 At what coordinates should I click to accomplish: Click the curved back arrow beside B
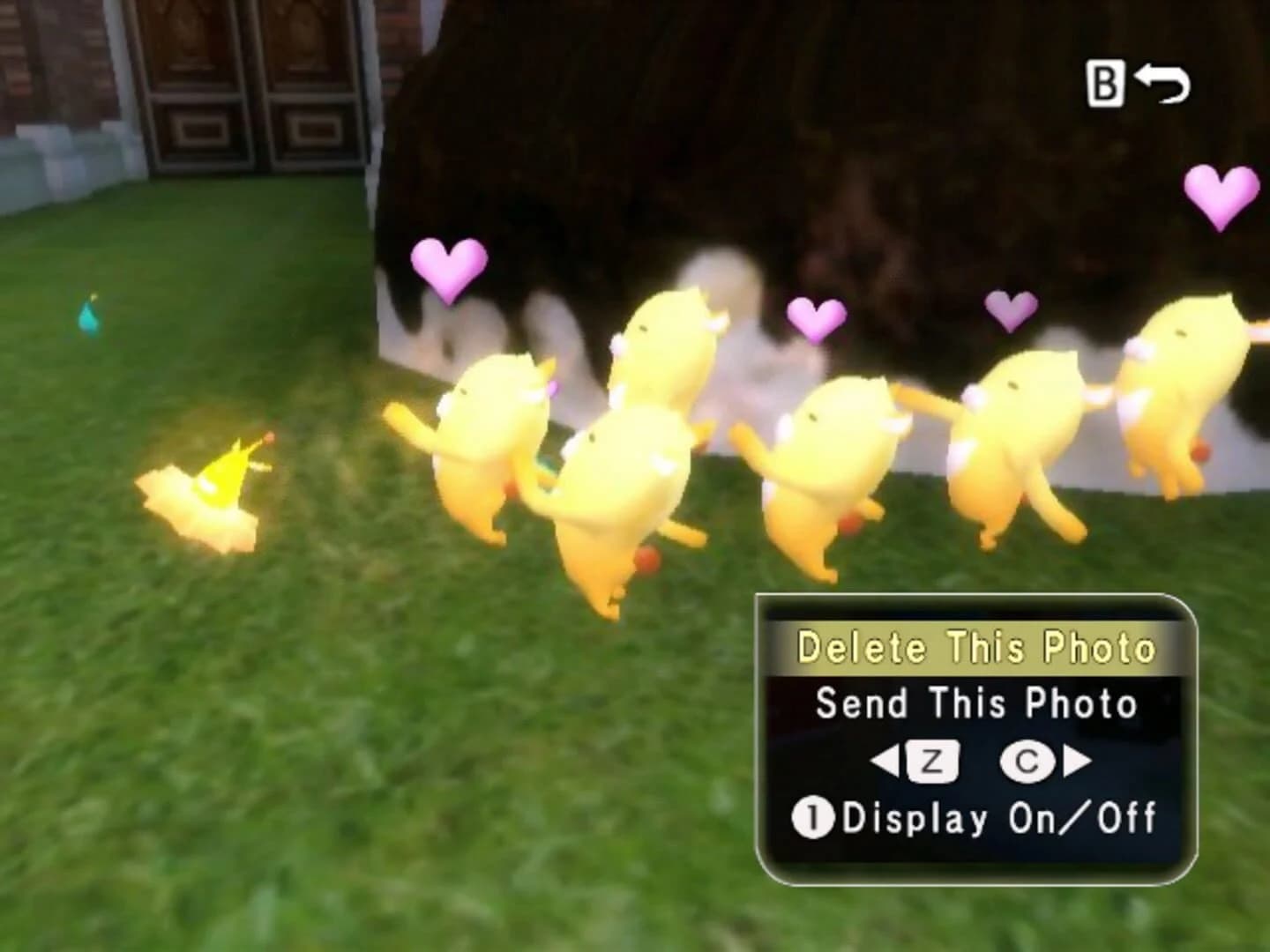point(1164,84)
